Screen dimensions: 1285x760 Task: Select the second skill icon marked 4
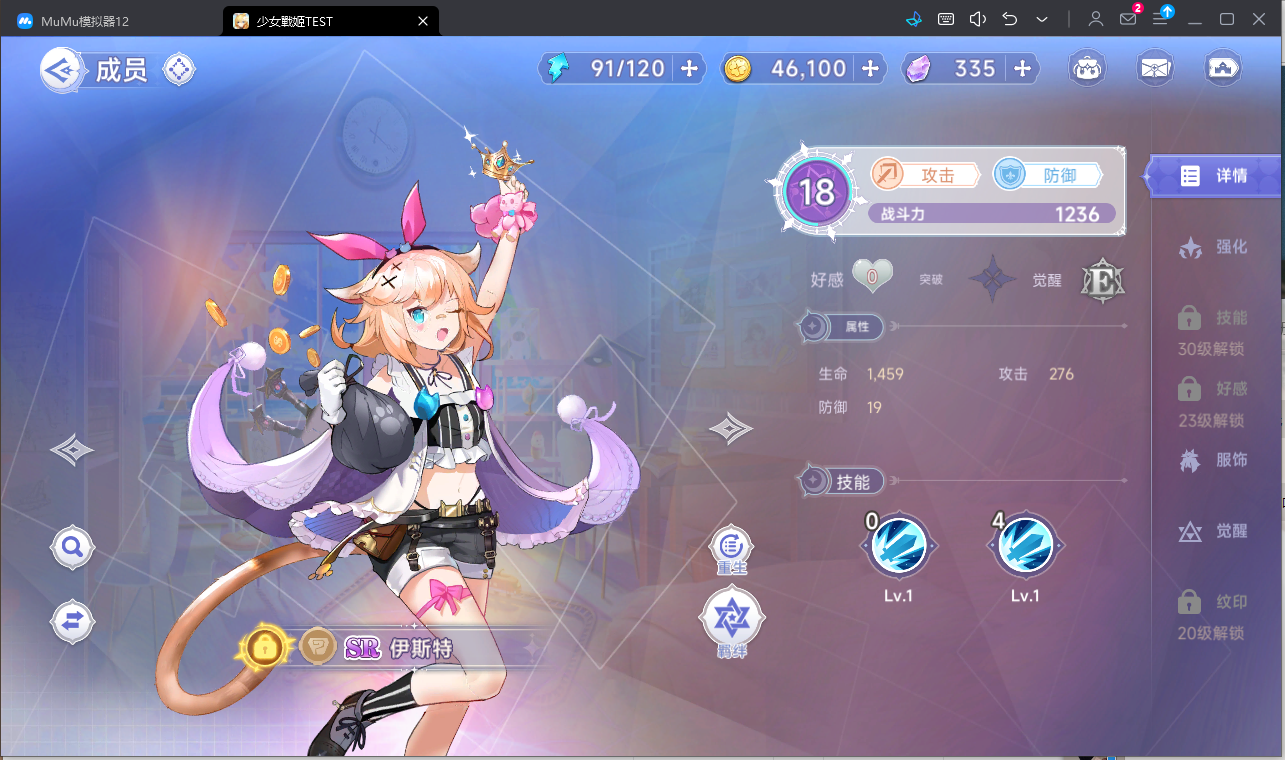pos(1025,548)
